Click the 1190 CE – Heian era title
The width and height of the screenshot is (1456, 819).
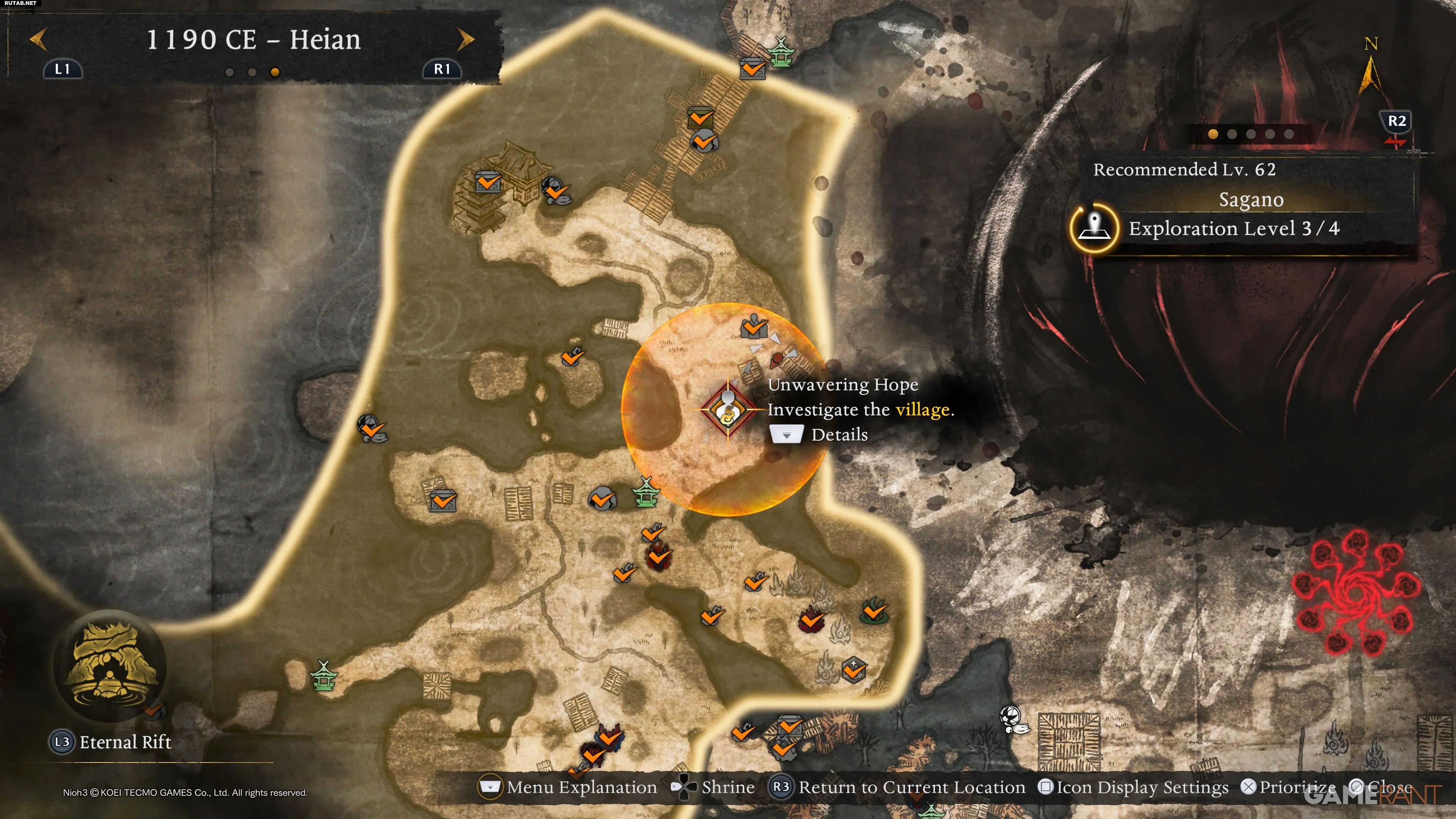click(253, 39)
